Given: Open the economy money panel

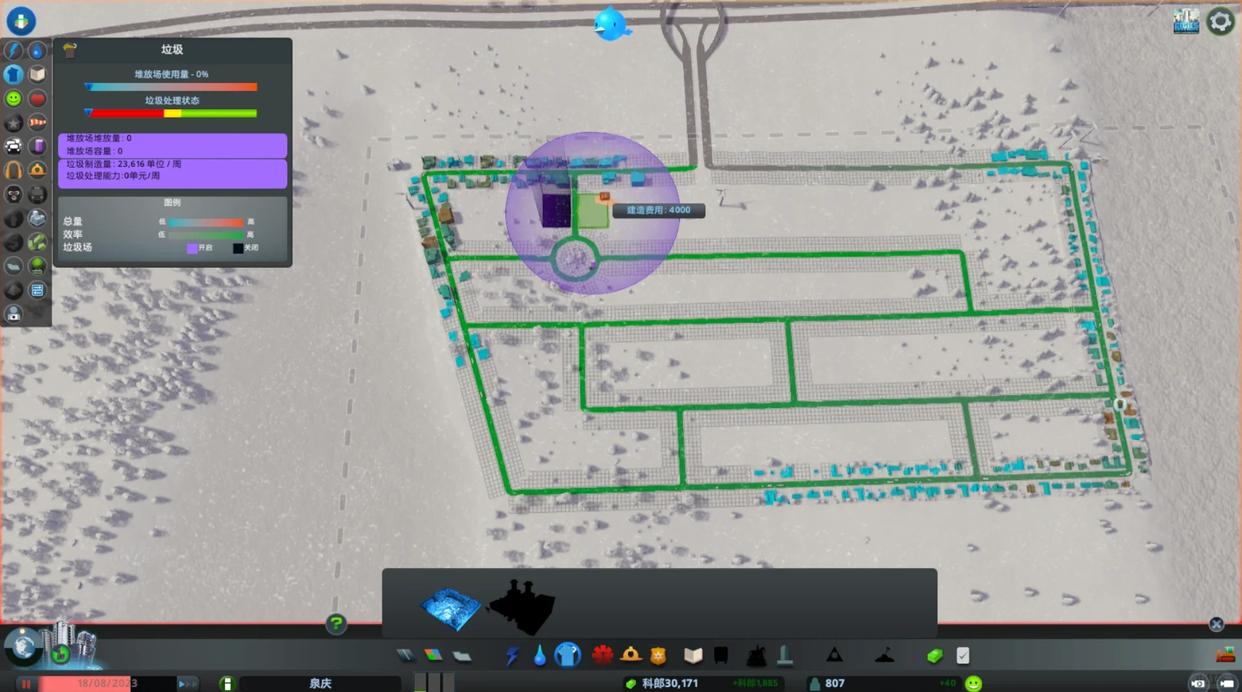Looking at the screenshot, I should pyautogui.click(x=934, y=656).
